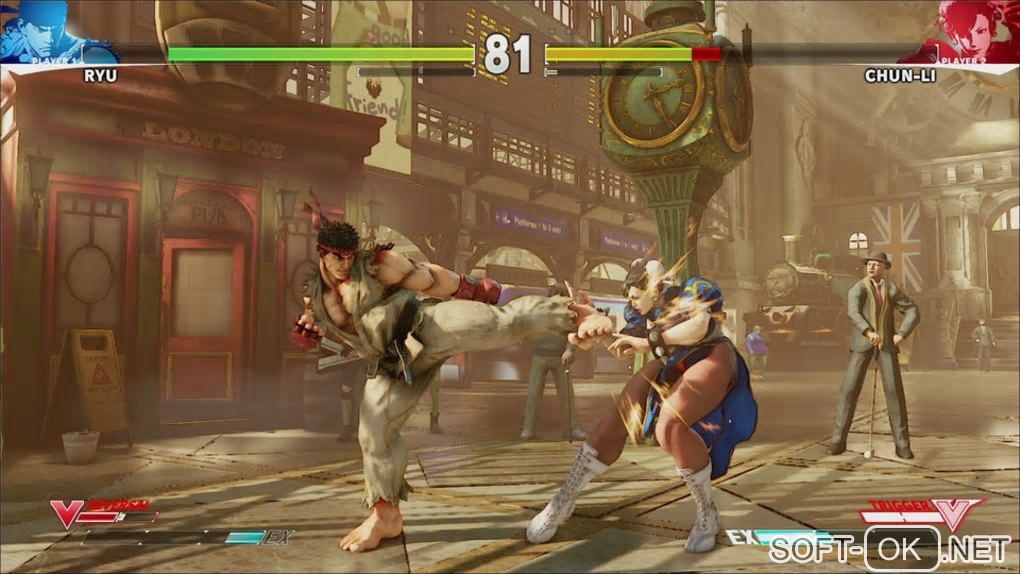Click the SOFT-OK.NET watermark logo
1020x574 pixels.
click(x=890, y=549)
